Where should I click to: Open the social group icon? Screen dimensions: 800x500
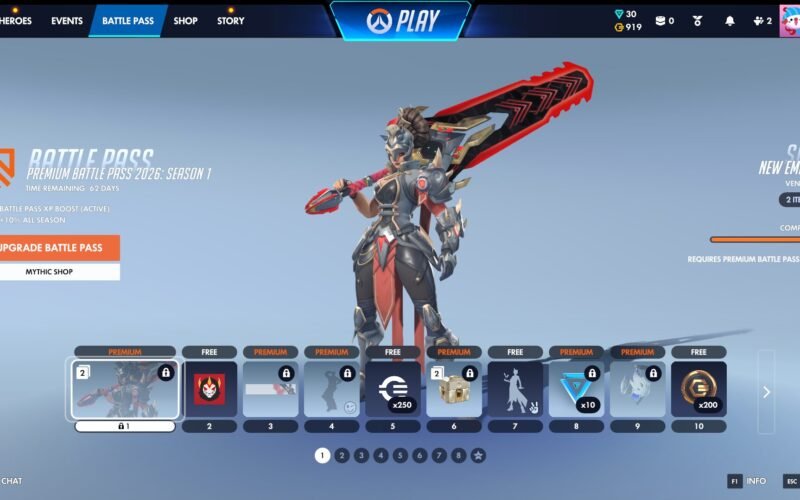click(760, 21)
